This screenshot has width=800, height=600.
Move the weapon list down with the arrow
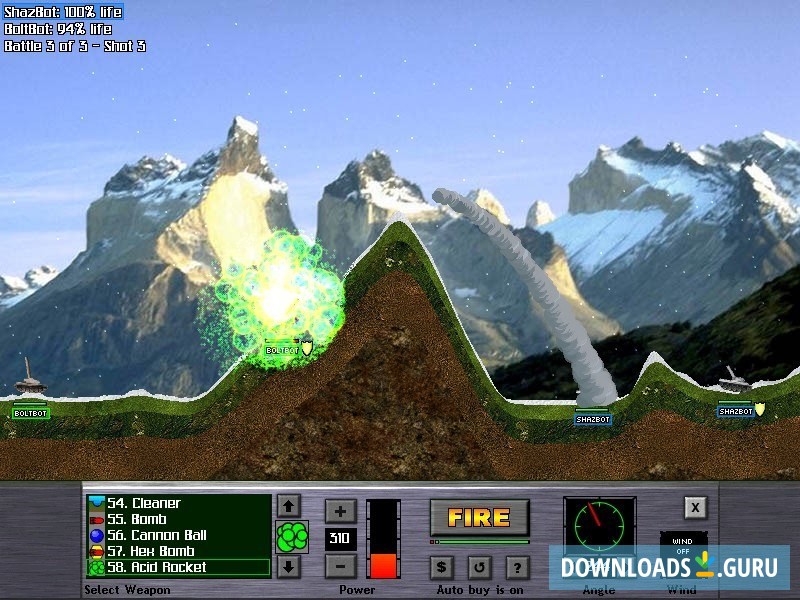(x=288, y=567)
